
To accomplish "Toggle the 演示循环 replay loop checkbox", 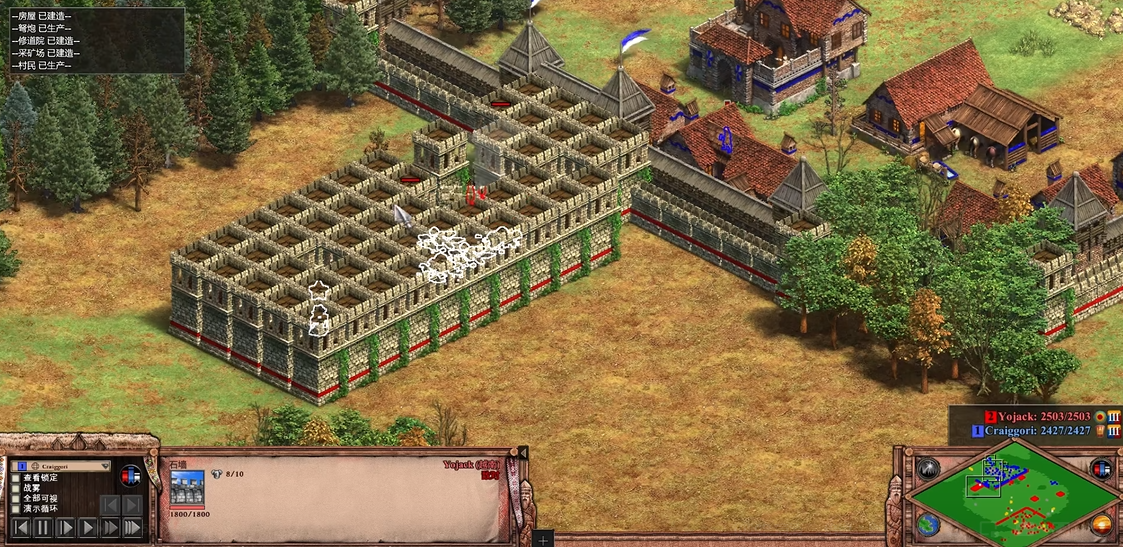I will click(x=15, y=509).
